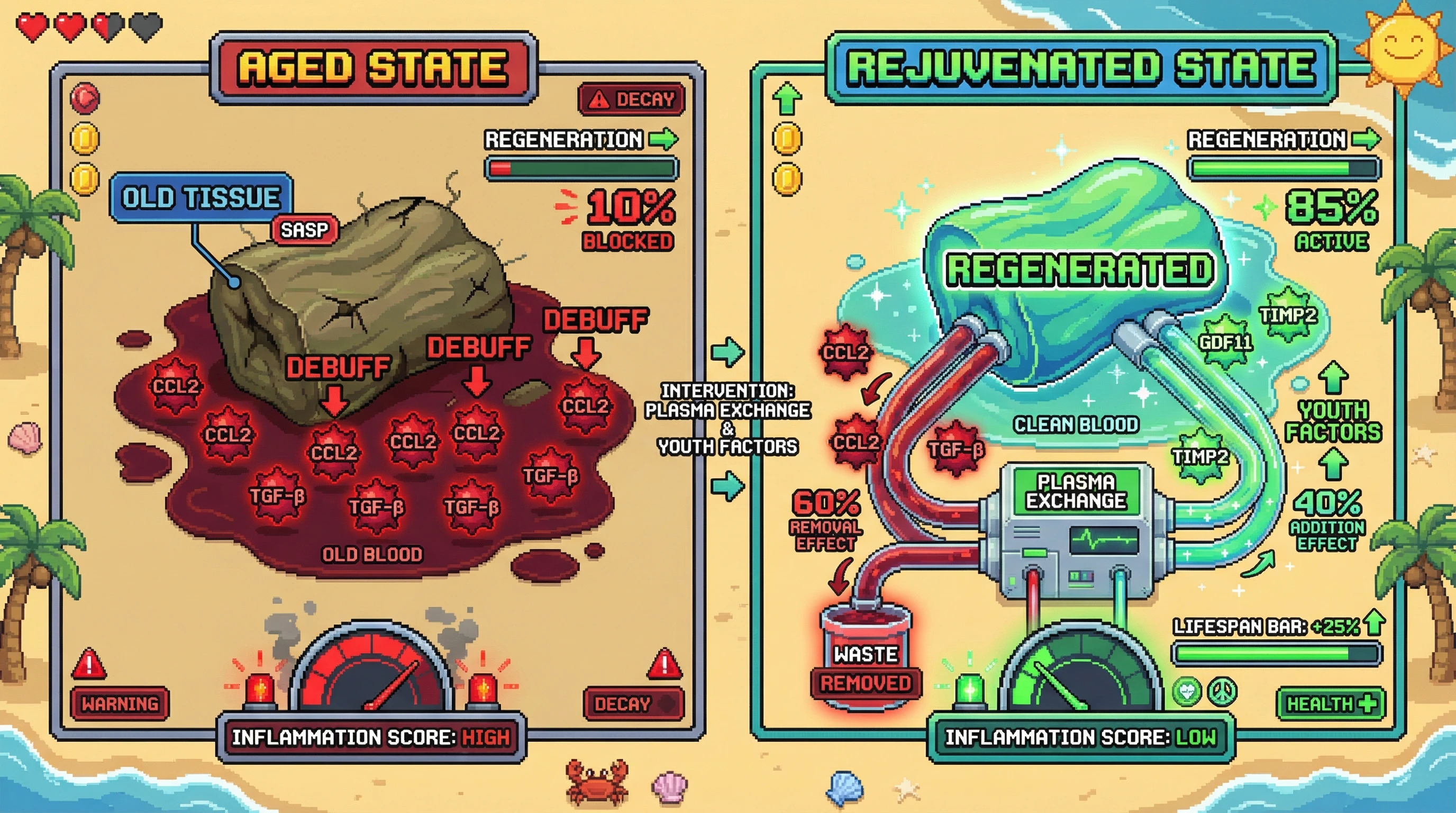Switch to the REJUVENATED STATE banner
1456x813 pixels.
coord(1081,68)
